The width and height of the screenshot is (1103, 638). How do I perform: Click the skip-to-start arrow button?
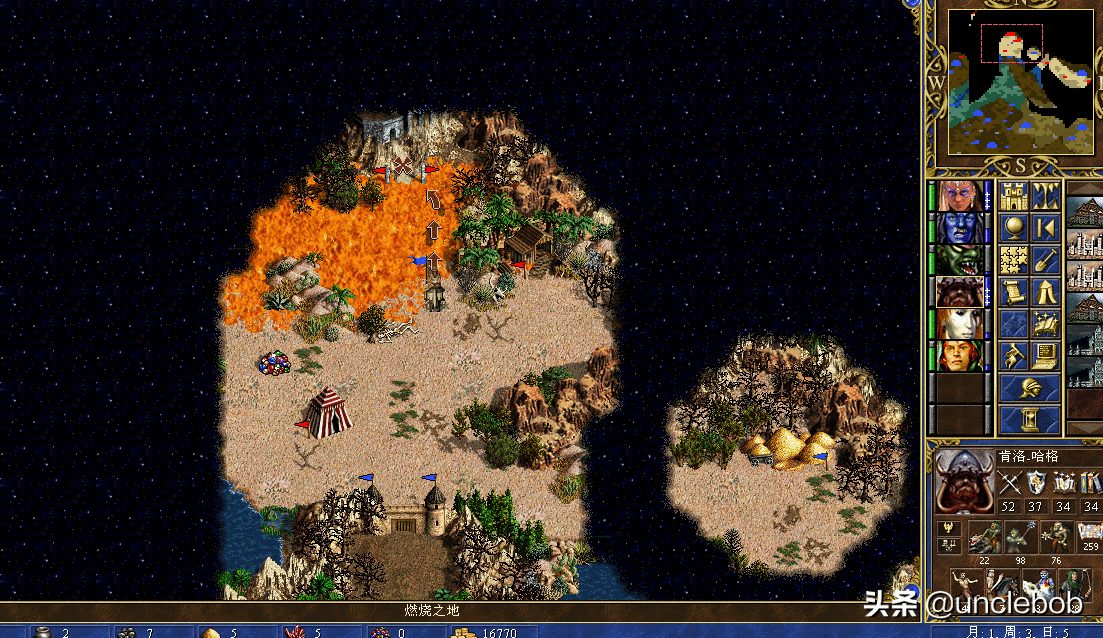coord(1046,228)
